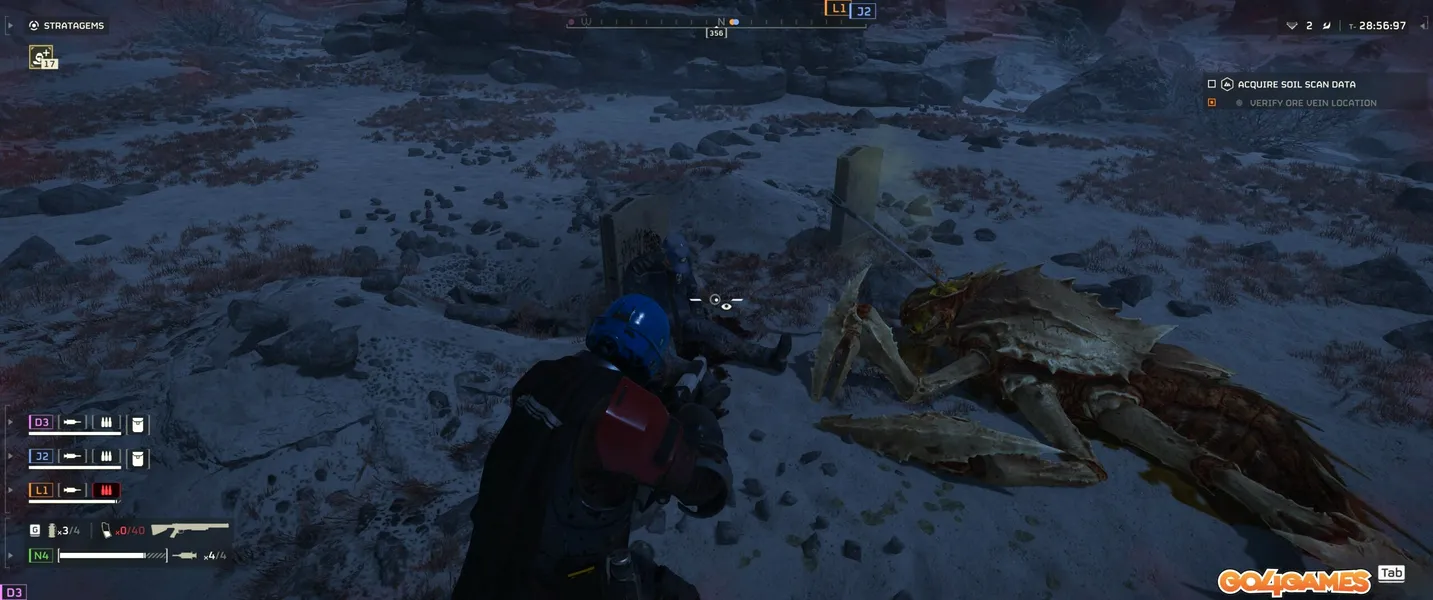Select the equipped rifle weapon icon
The height and width of the screenshot is (600, 1433).
click(x=190, y=529)
